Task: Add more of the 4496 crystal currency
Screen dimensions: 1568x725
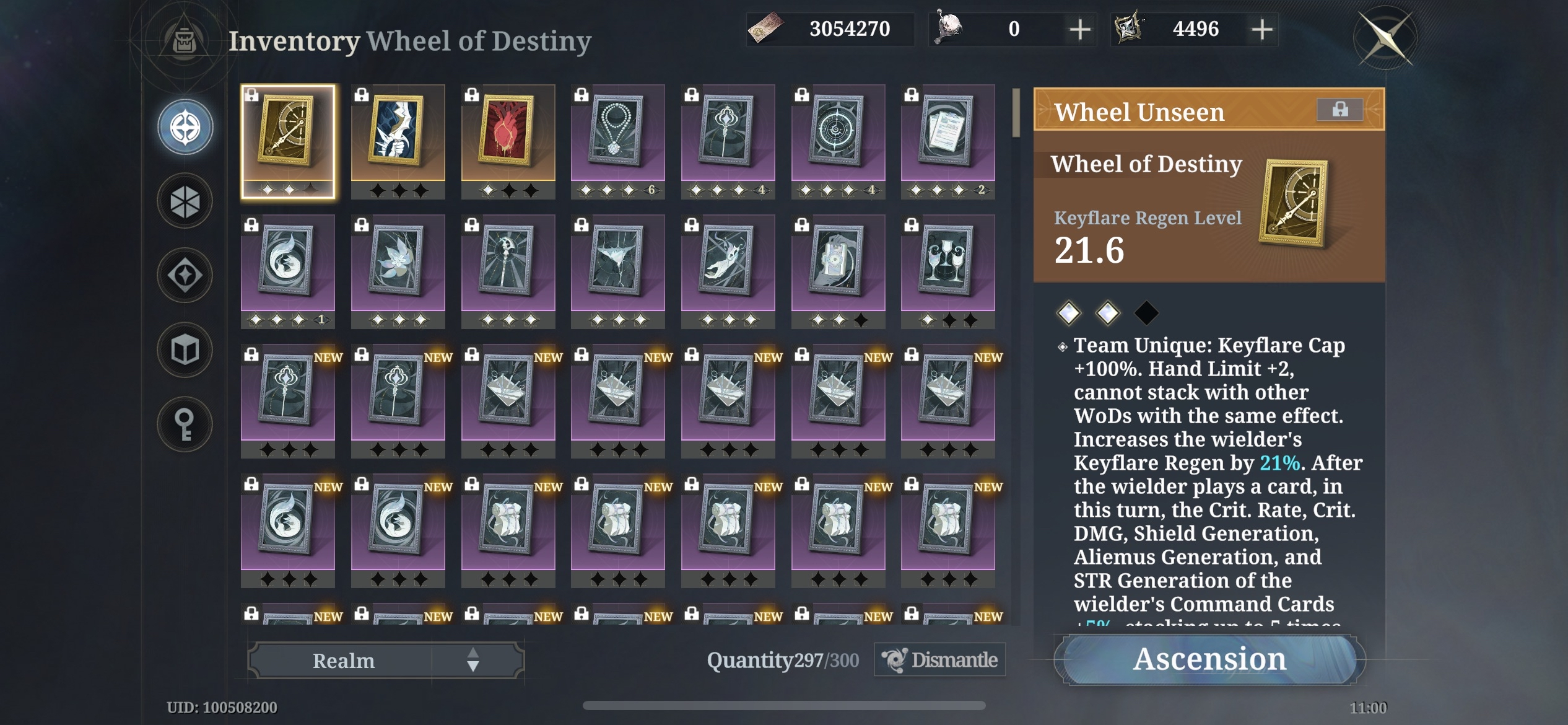Action: click(1262, 29)
